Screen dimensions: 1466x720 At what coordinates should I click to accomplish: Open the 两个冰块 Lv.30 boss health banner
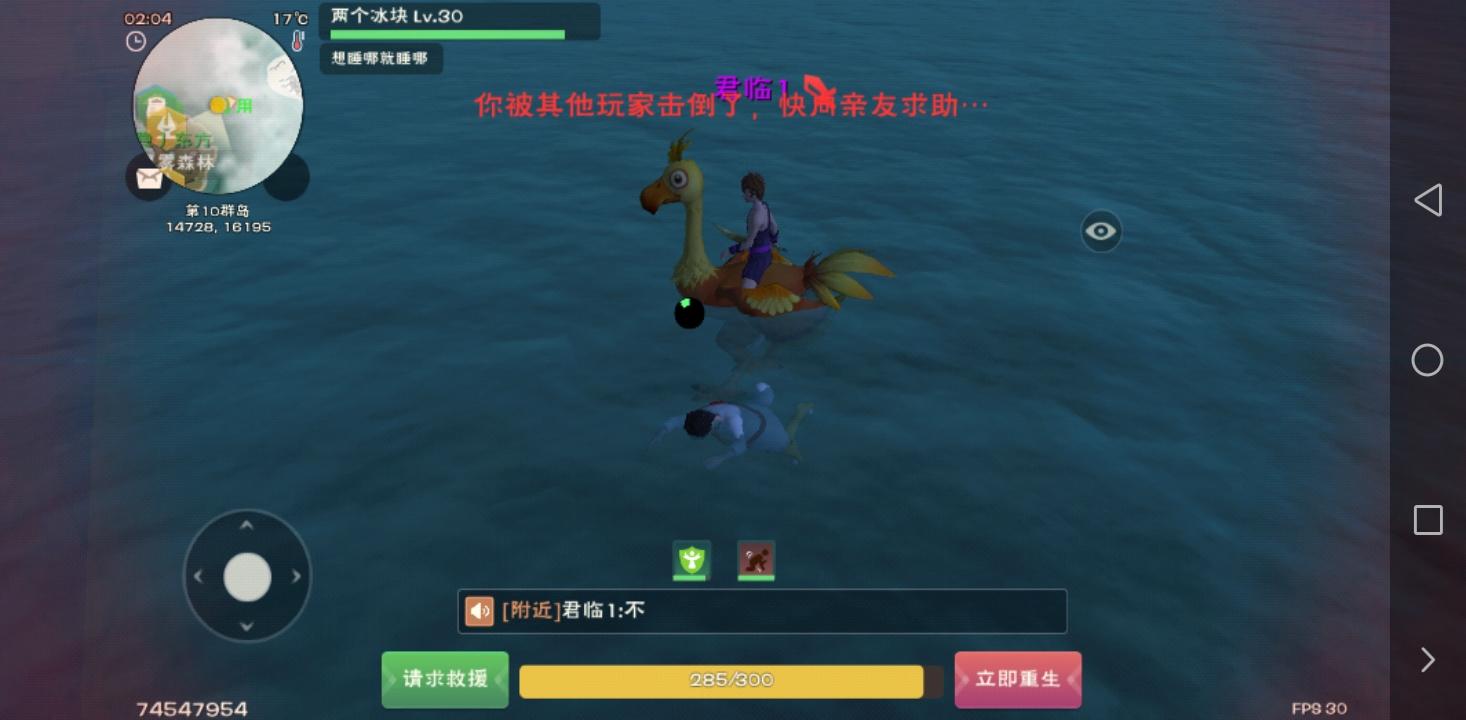[x=458, y=21]
